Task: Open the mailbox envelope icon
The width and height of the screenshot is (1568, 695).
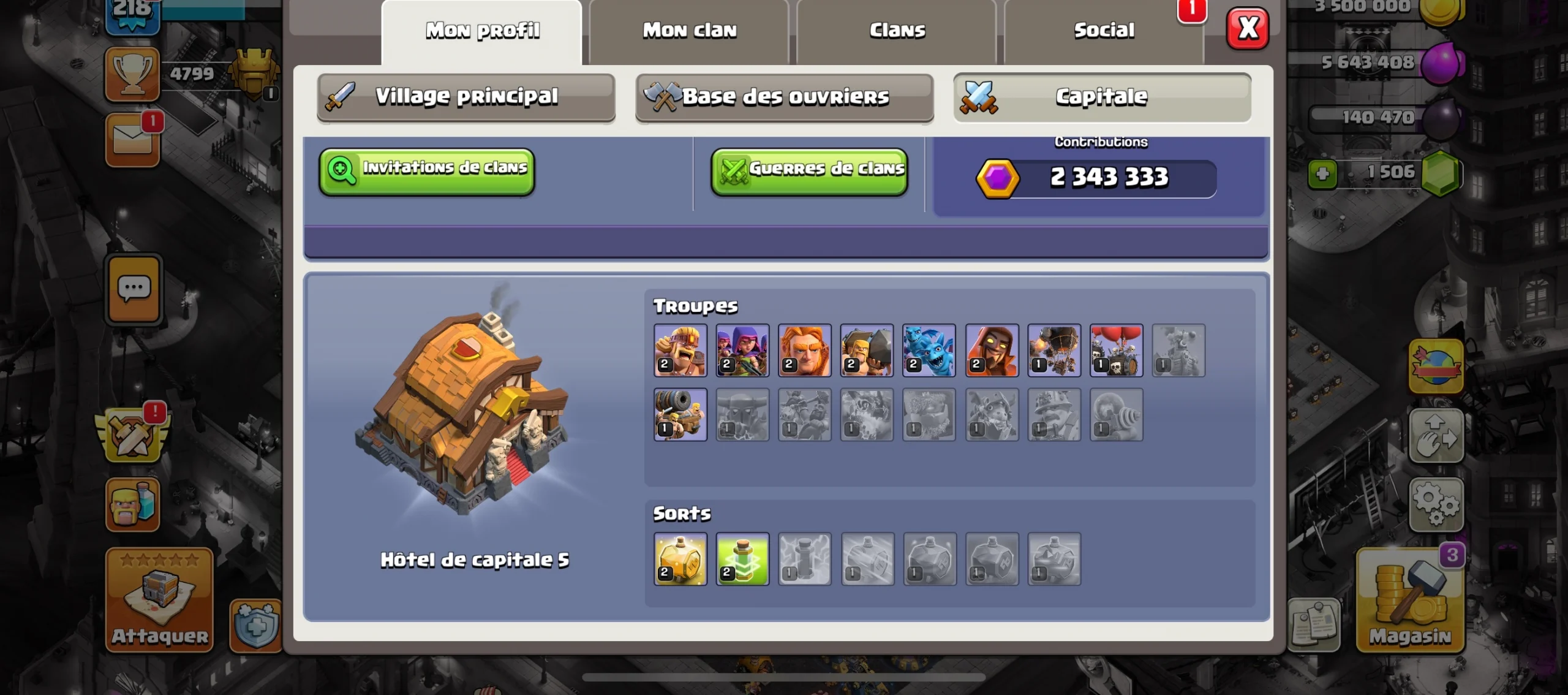Action: [x=132, y=140]
